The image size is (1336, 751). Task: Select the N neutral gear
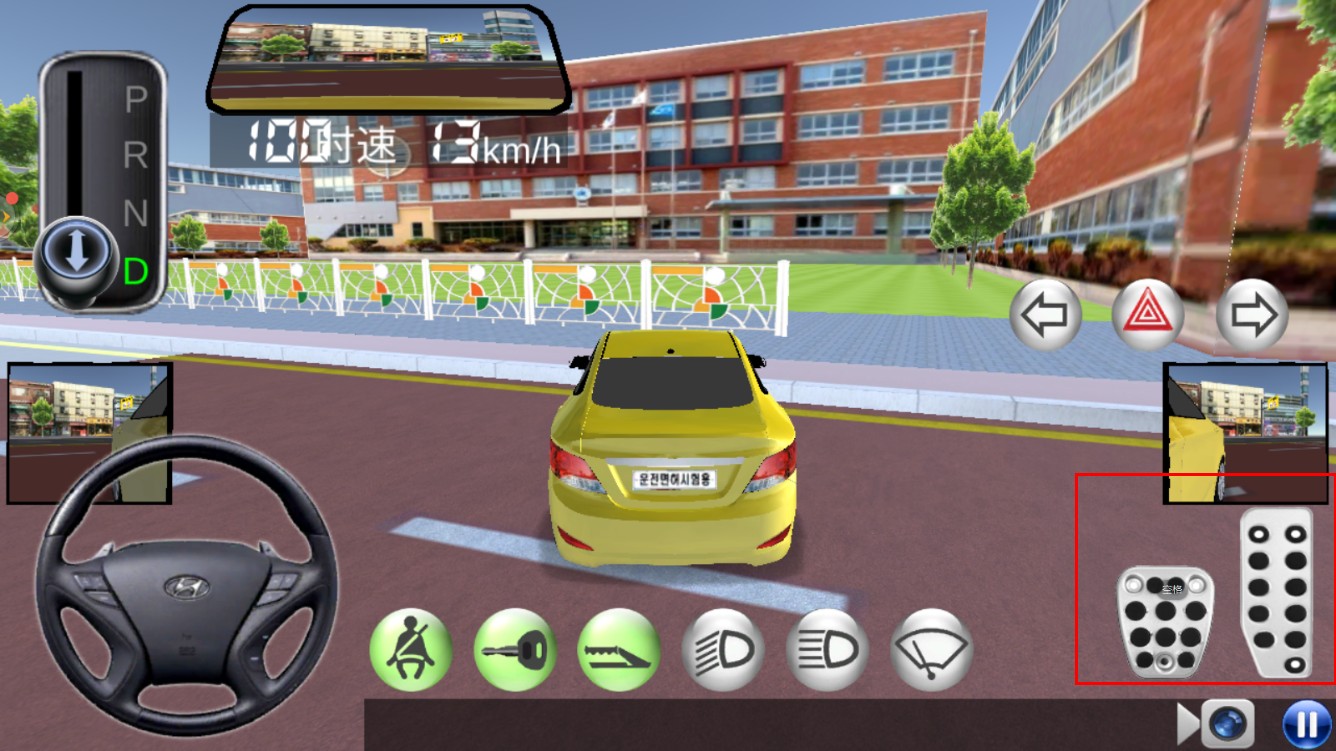[x=135, y=212]
